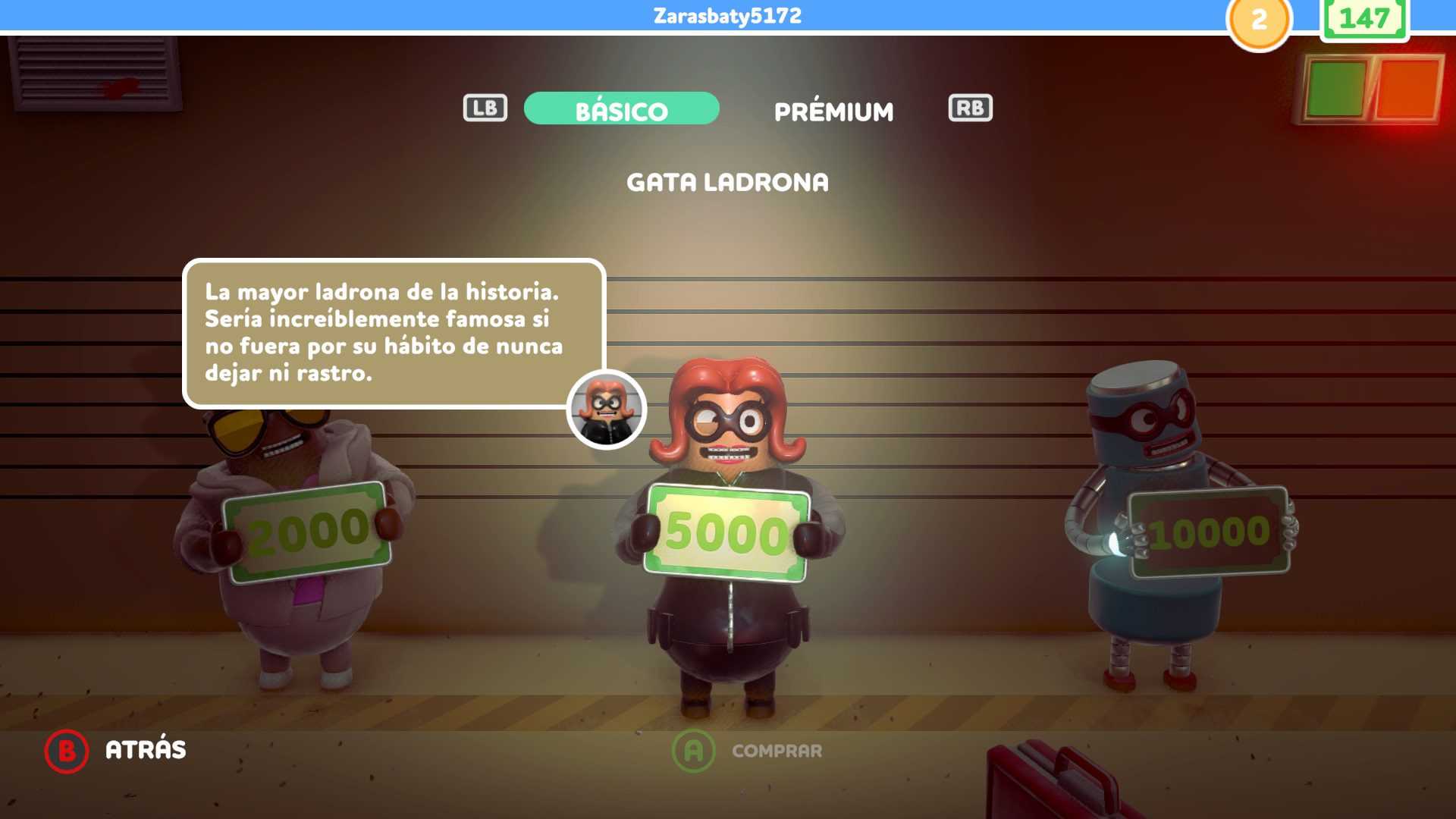The image size is (1456, 819).
Task: Click the LB shoulder button prompt
Action: (484, 108)
